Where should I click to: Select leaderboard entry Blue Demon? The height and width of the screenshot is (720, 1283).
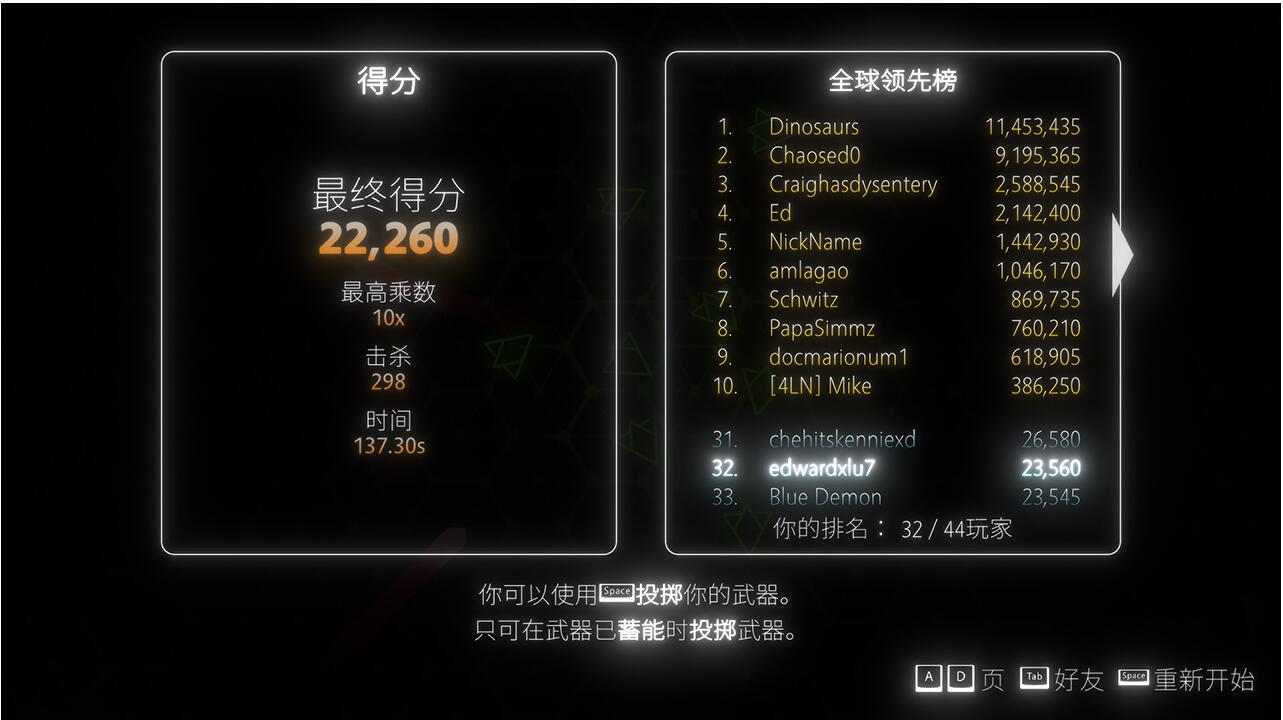(824, 497)
